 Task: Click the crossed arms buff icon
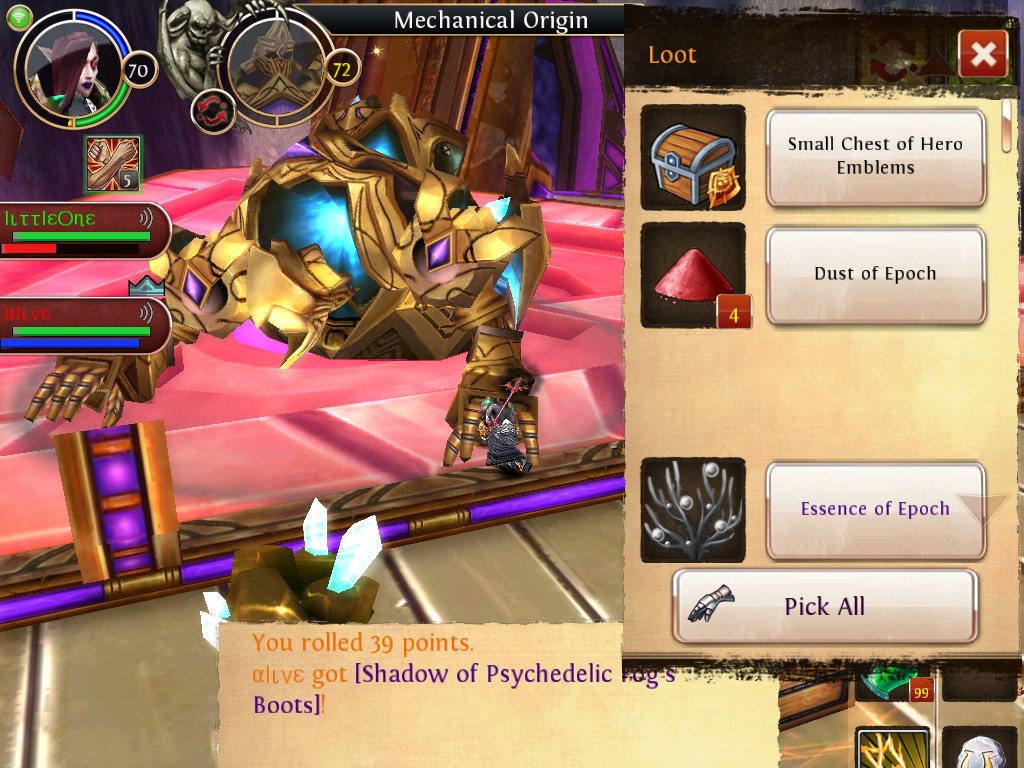pyautogui.click(x=113, y=164)
